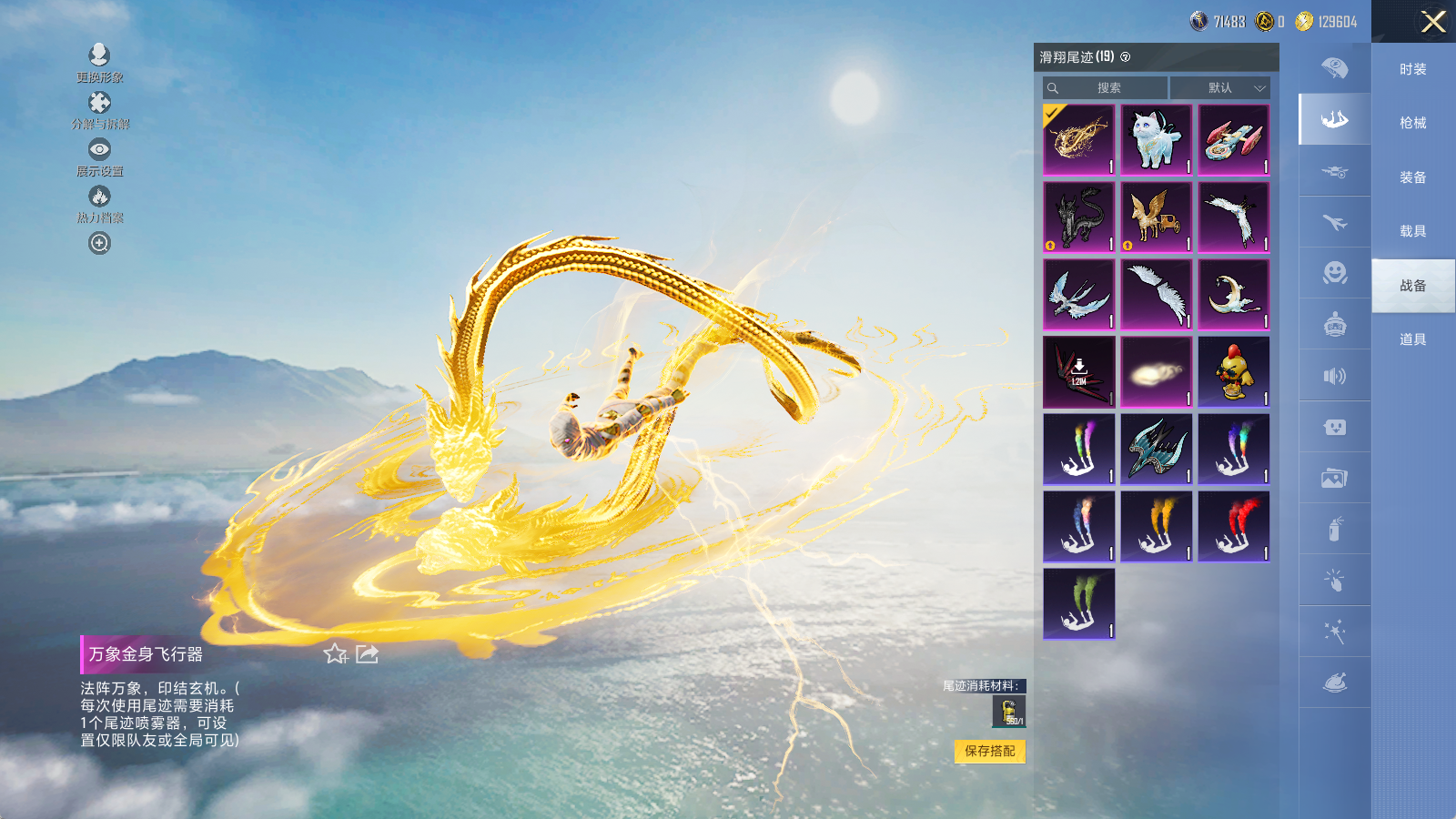The height and width of the screenshot is (819, 1456).
Task: Click the 搜索 search field
Action: (x=1107, y=88)
